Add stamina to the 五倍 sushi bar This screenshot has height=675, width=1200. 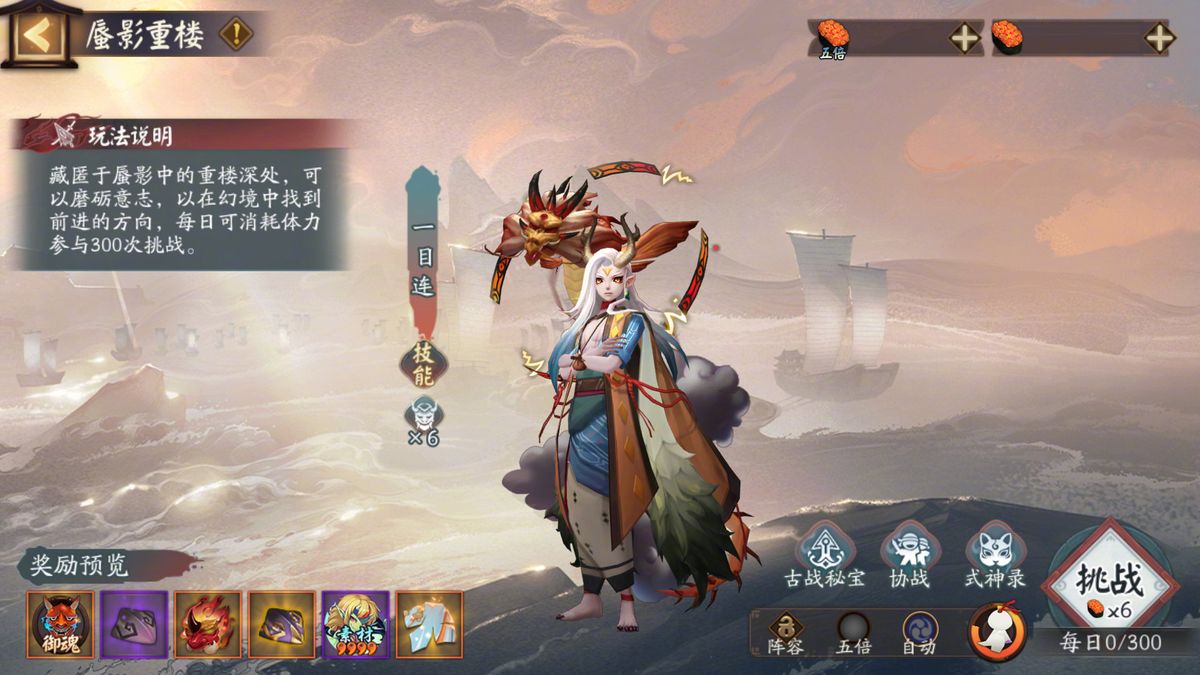pos(964,38)
